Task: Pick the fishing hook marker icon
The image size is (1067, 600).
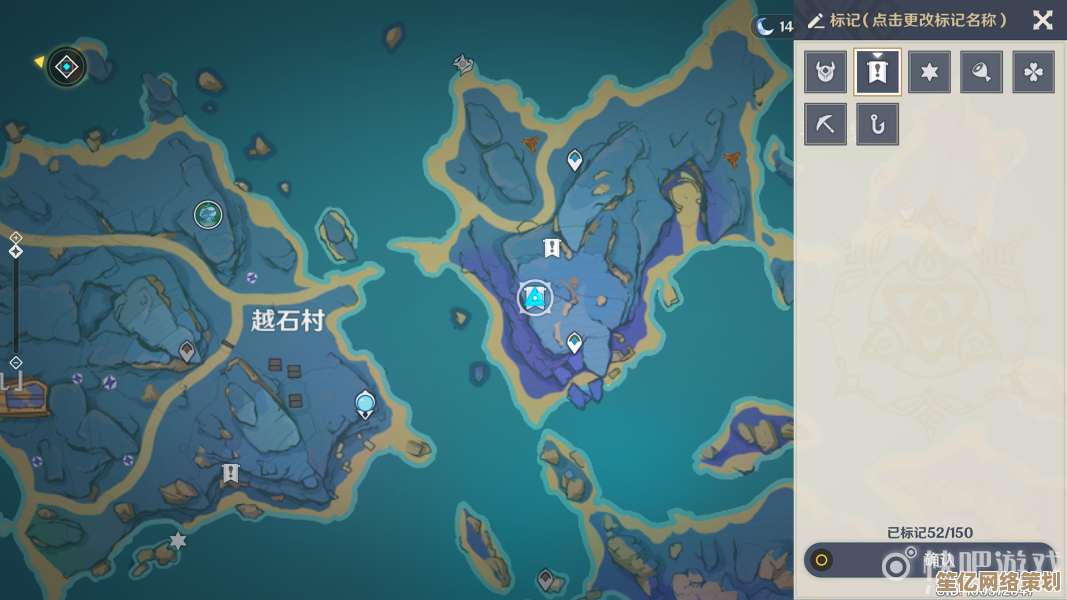Action: coord(878,125)
